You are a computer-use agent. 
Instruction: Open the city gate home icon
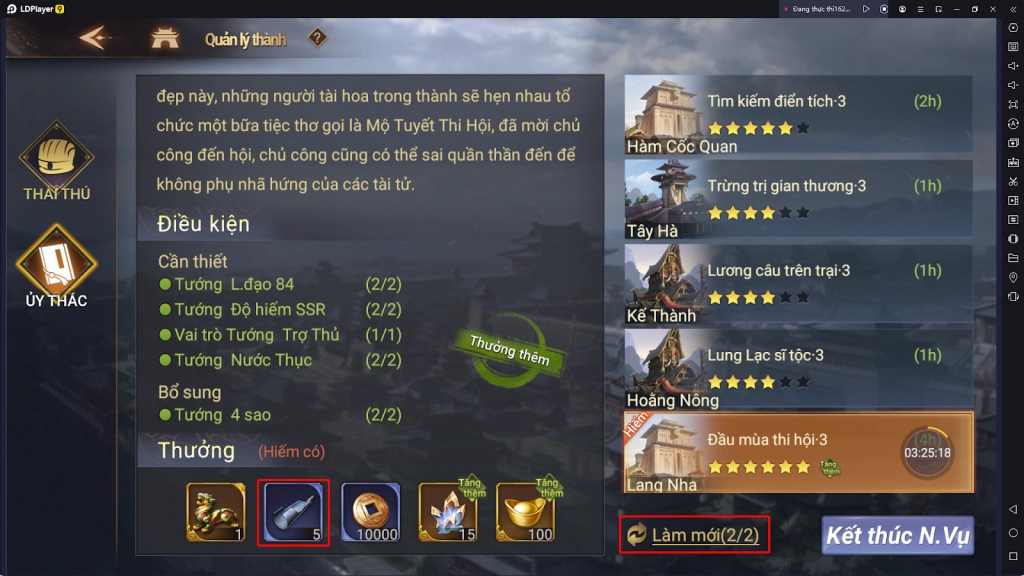(x=164, y=39)
